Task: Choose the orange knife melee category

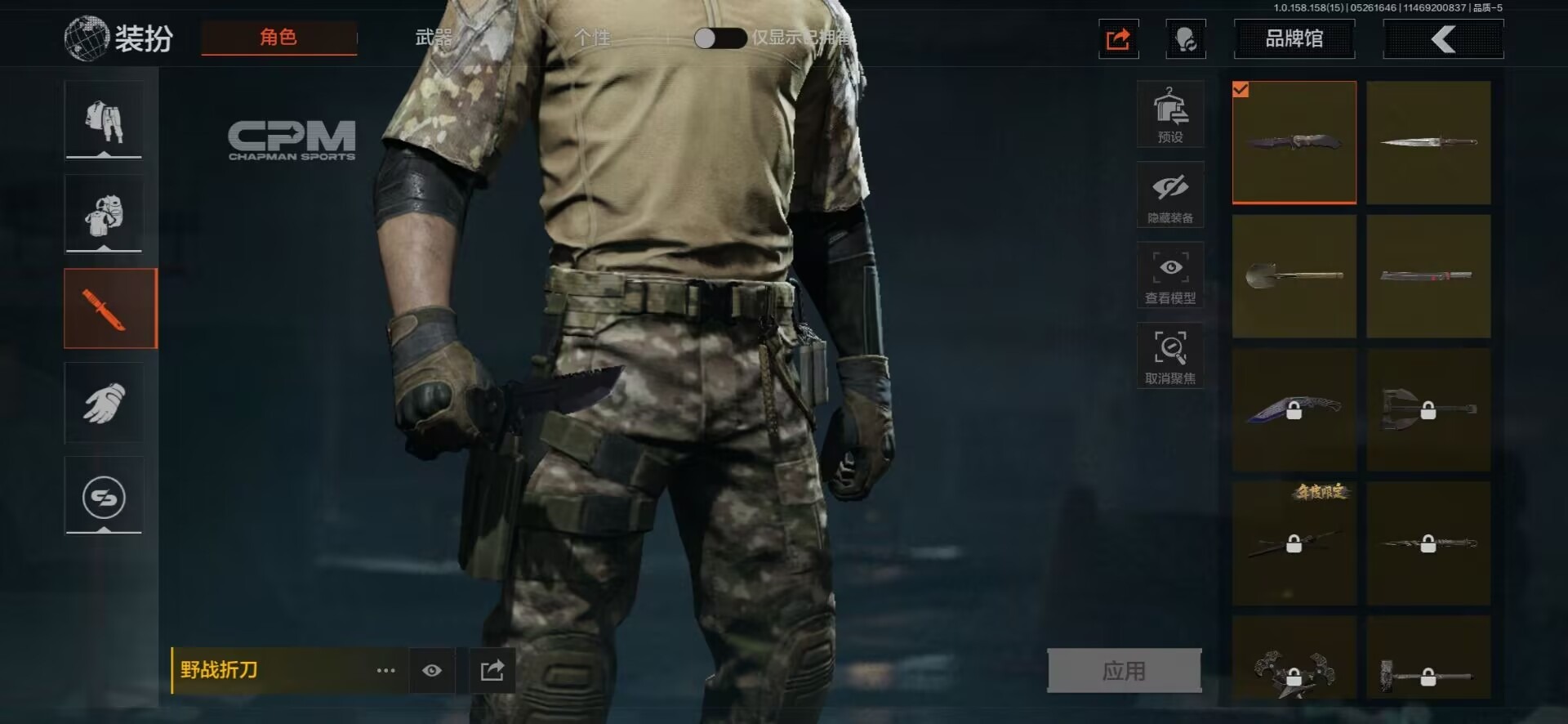Action: pos(110,309)
